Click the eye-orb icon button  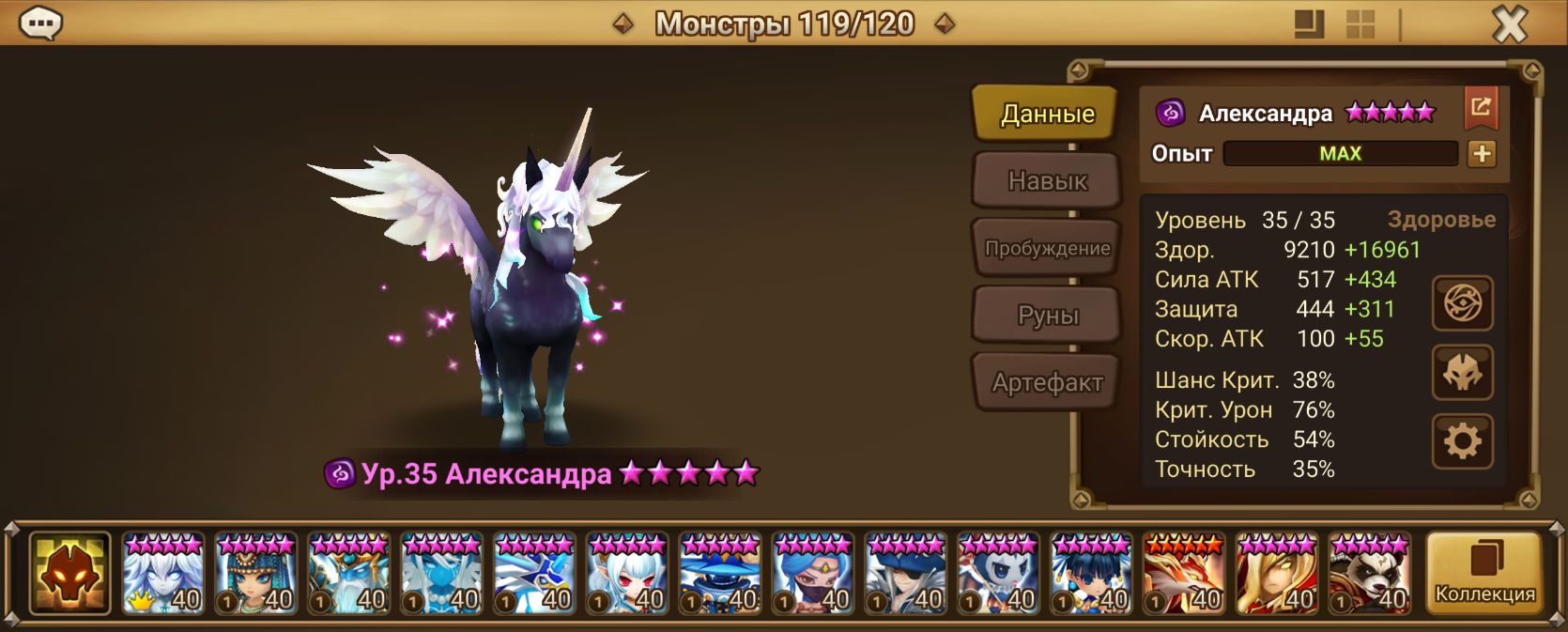(x=1462, y=303)
